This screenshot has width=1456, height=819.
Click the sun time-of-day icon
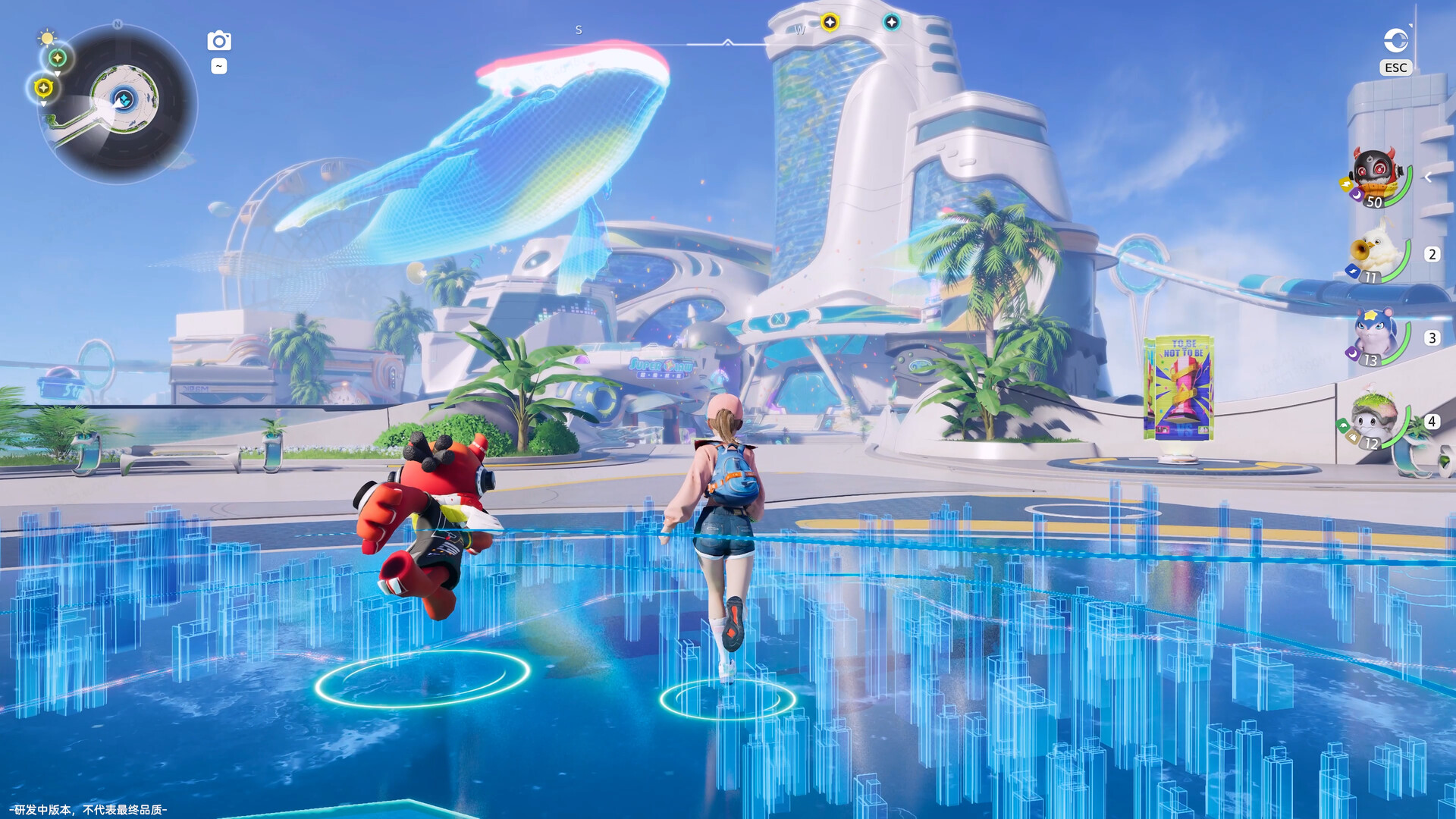(47, 37)
